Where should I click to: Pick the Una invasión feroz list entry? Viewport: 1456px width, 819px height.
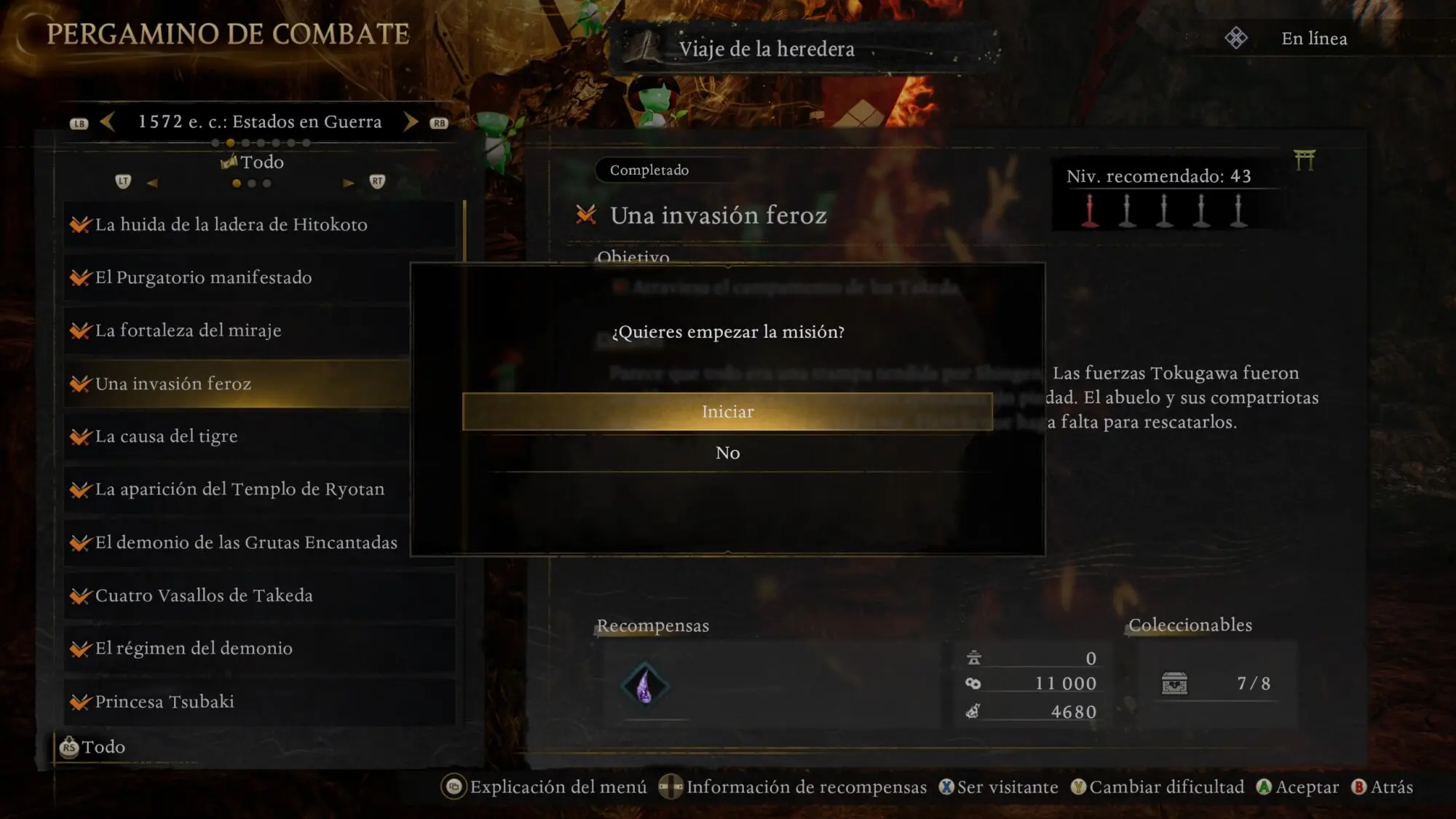pos(173,384)
